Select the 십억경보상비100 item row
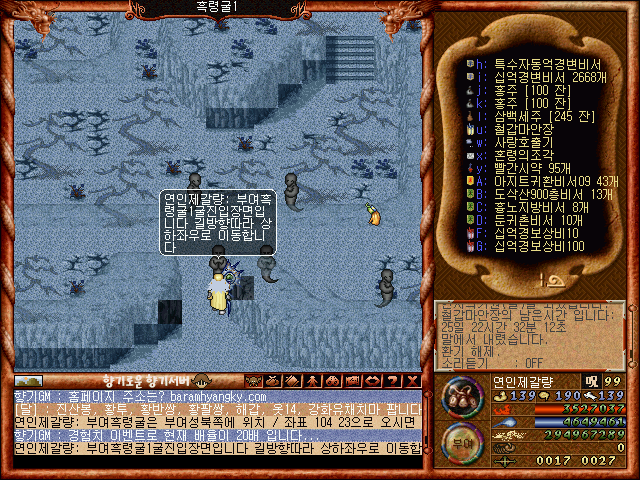Screen dimensions: 640x480 tap(530, 245)
